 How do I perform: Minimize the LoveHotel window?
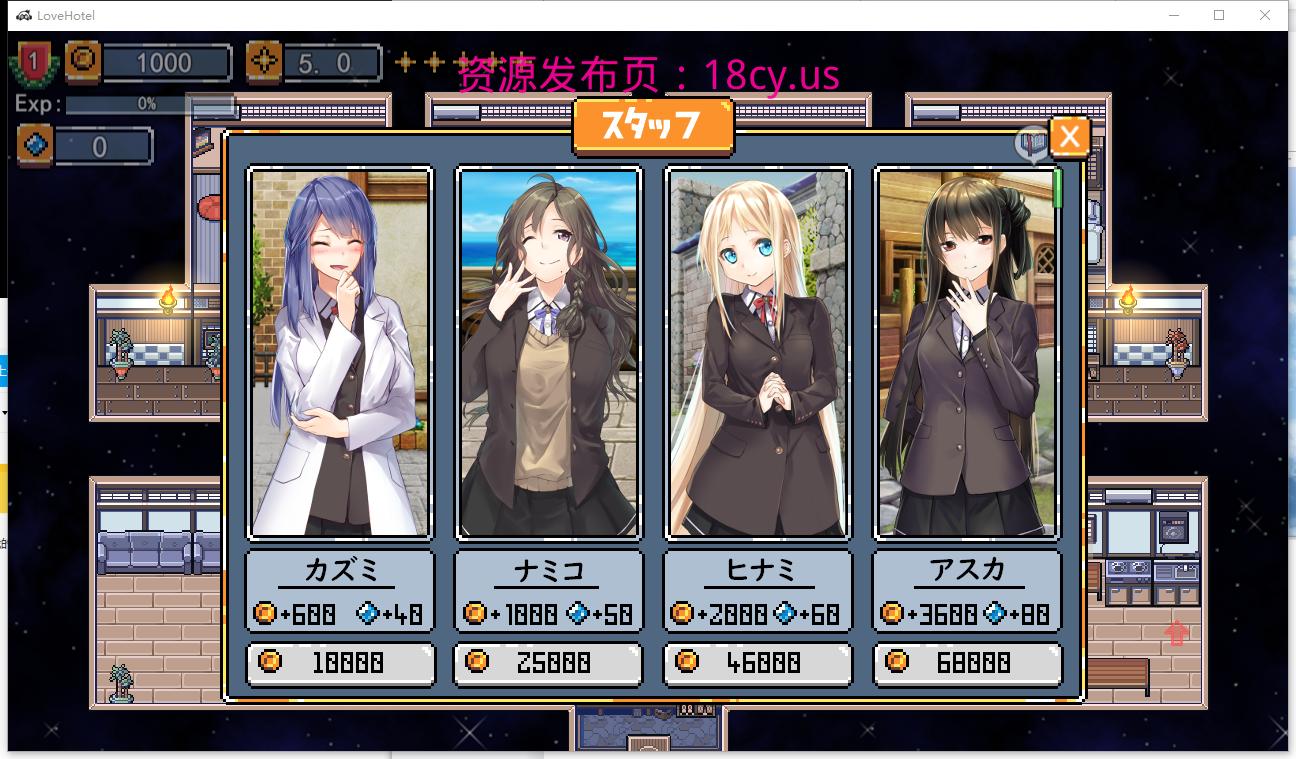[1175, 15]
